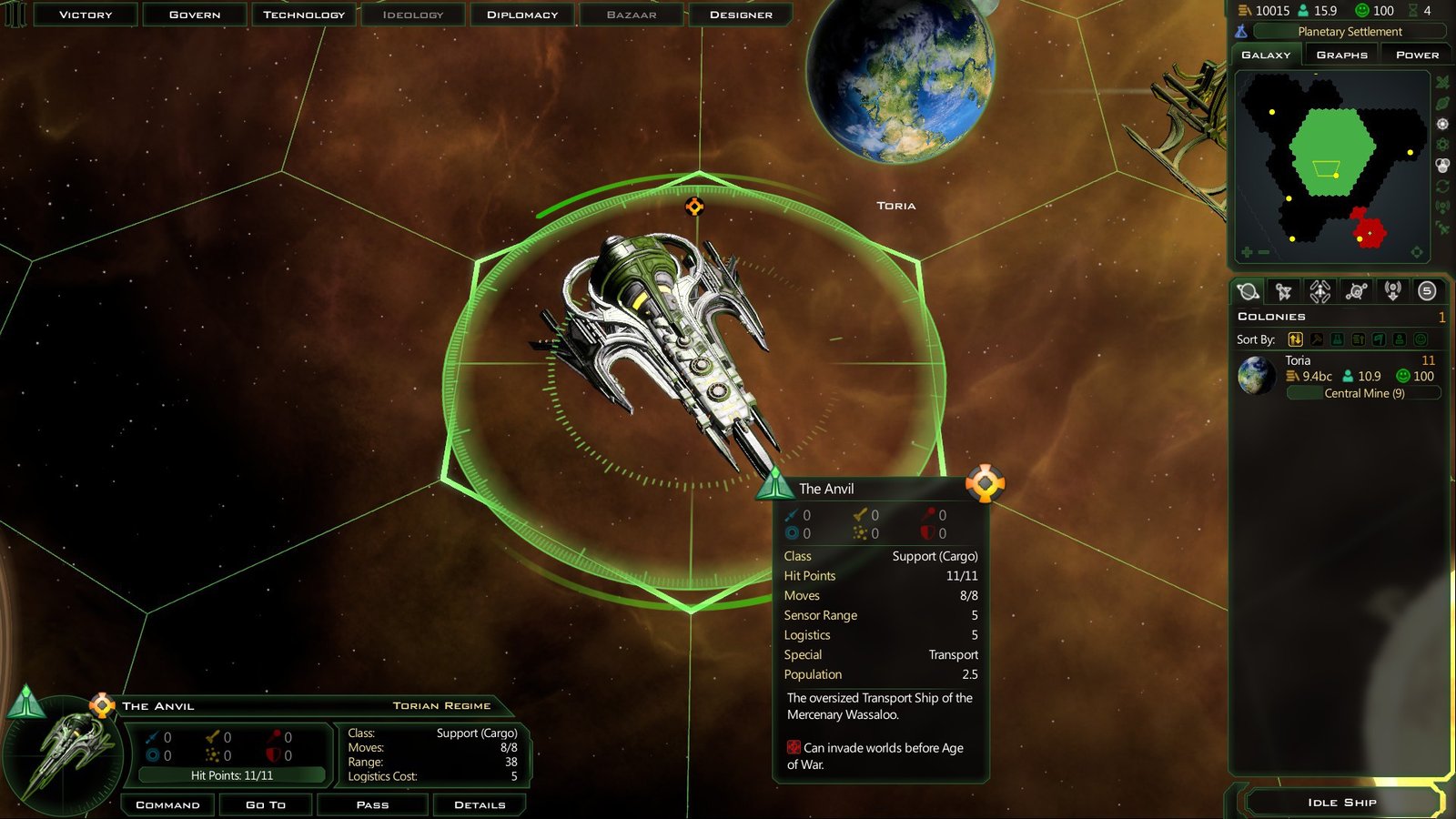Open the Victory menu
The image size is (1456, 819).
(86, 15)
